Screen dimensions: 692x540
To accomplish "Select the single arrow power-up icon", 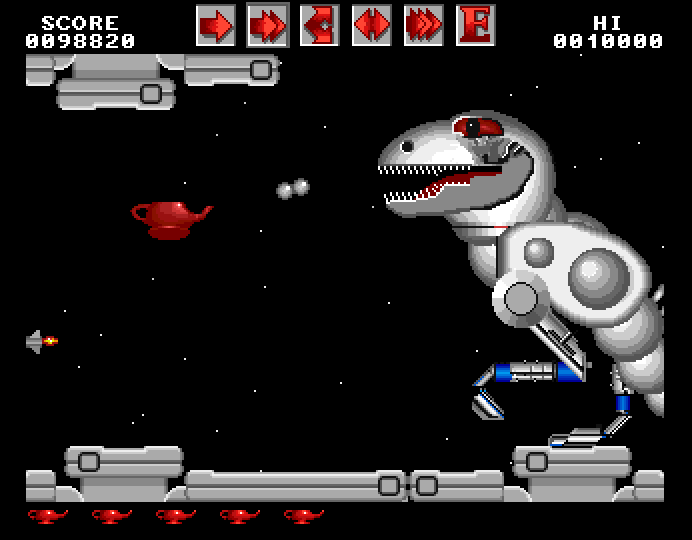I will click(216, 25).
